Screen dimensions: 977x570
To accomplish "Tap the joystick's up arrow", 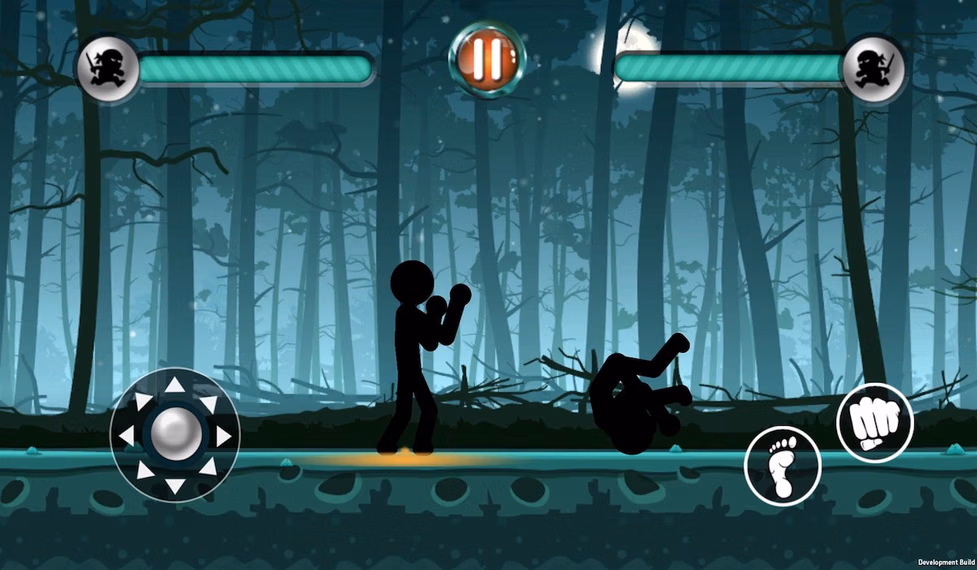I will point(175,385).
